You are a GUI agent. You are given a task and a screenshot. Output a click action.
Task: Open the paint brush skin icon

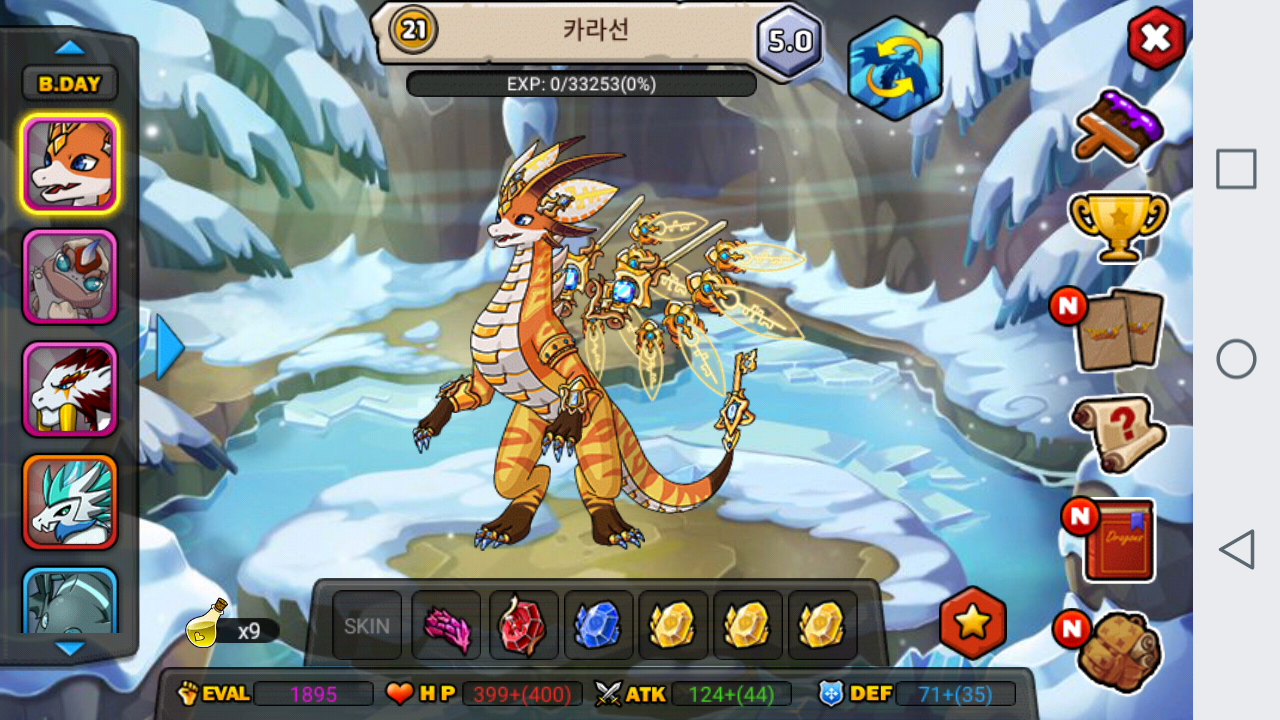(1119, 125)
